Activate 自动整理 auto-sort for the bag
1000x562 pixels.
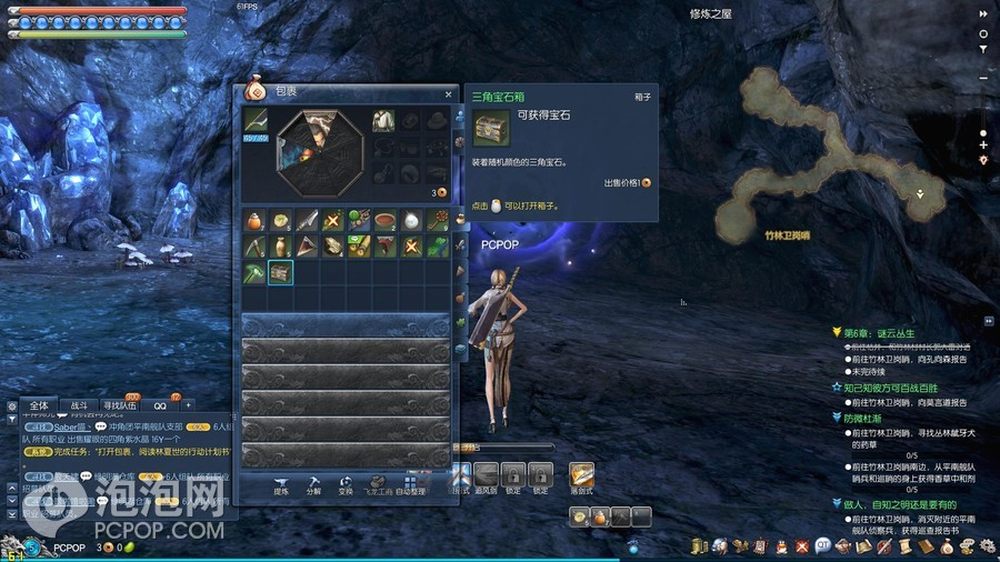(411, 486)
